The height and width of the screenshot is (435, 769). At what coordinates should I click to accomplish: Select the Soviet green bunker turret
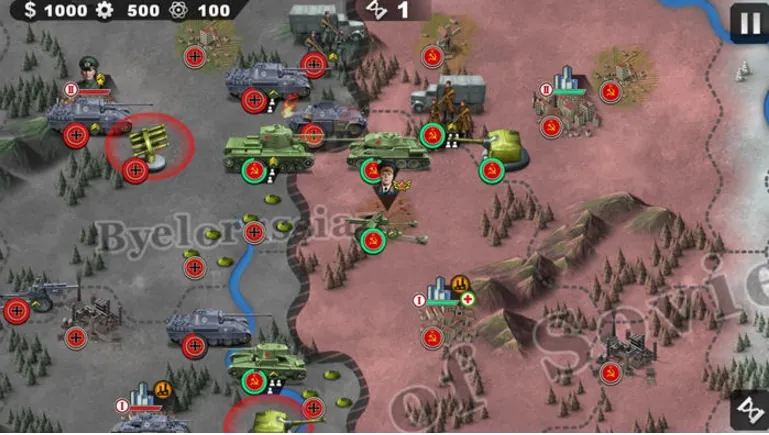click(x=505, y=147)
